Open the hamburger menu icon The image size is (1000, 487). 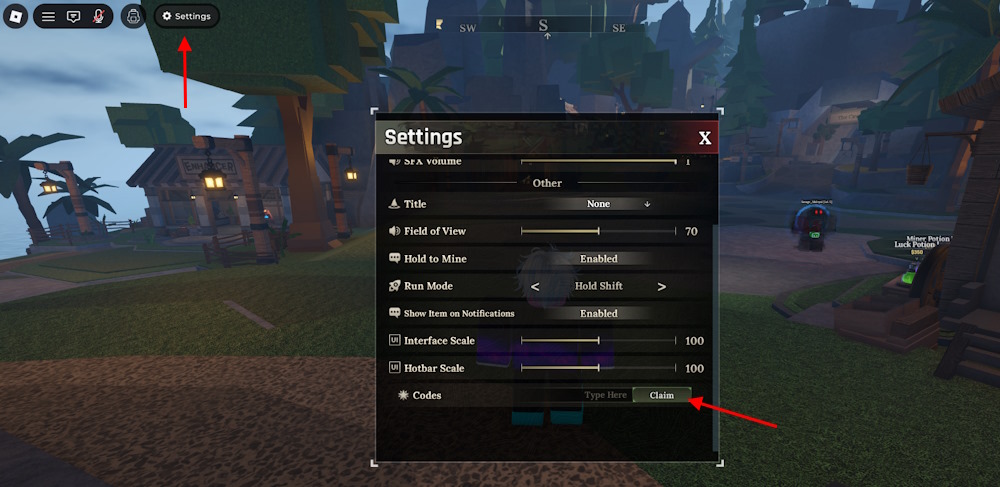(48, 16)
